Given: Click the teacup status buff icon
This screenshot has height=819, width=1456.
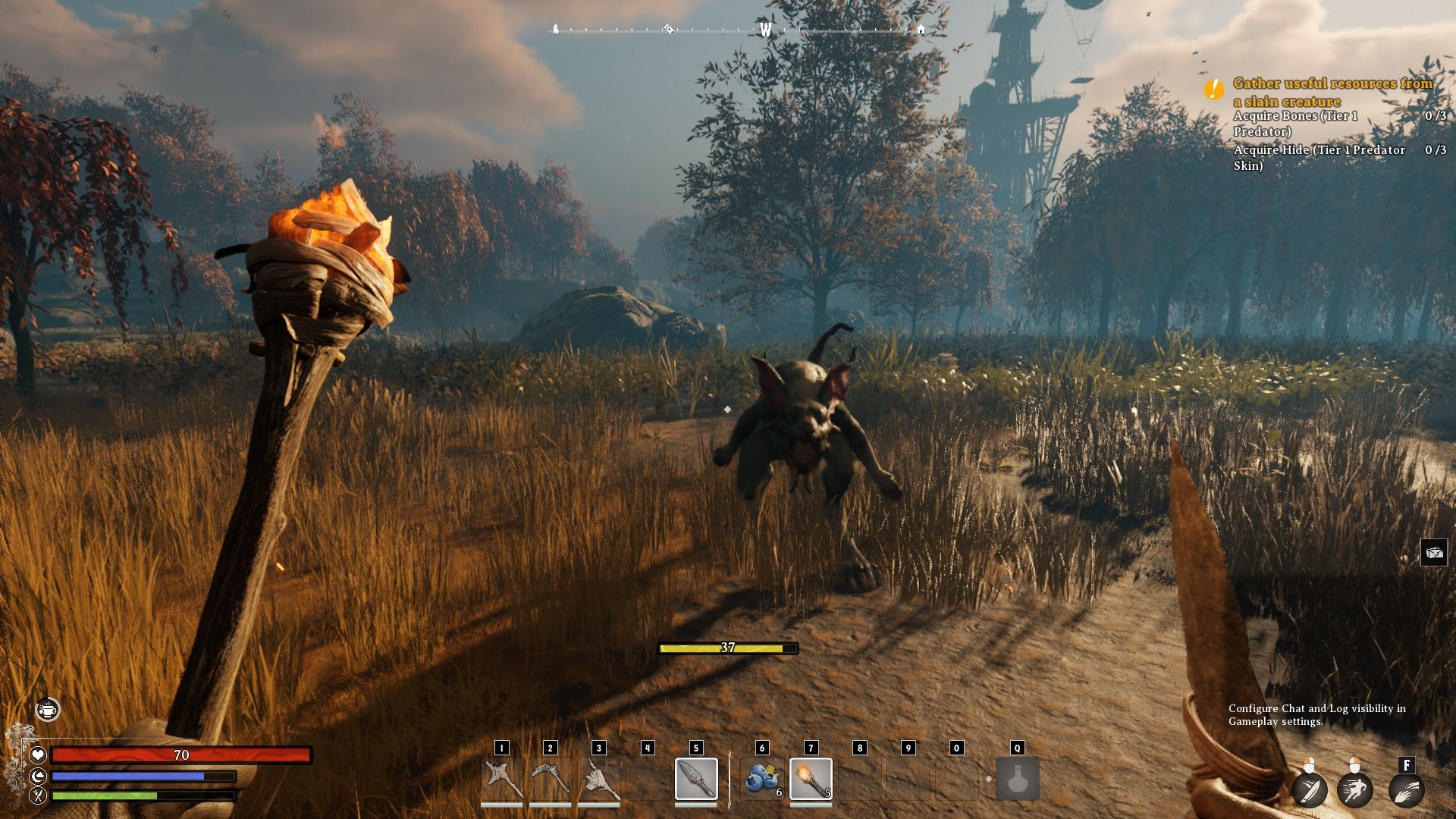Looking at the screenshot, I should (48, 710).
